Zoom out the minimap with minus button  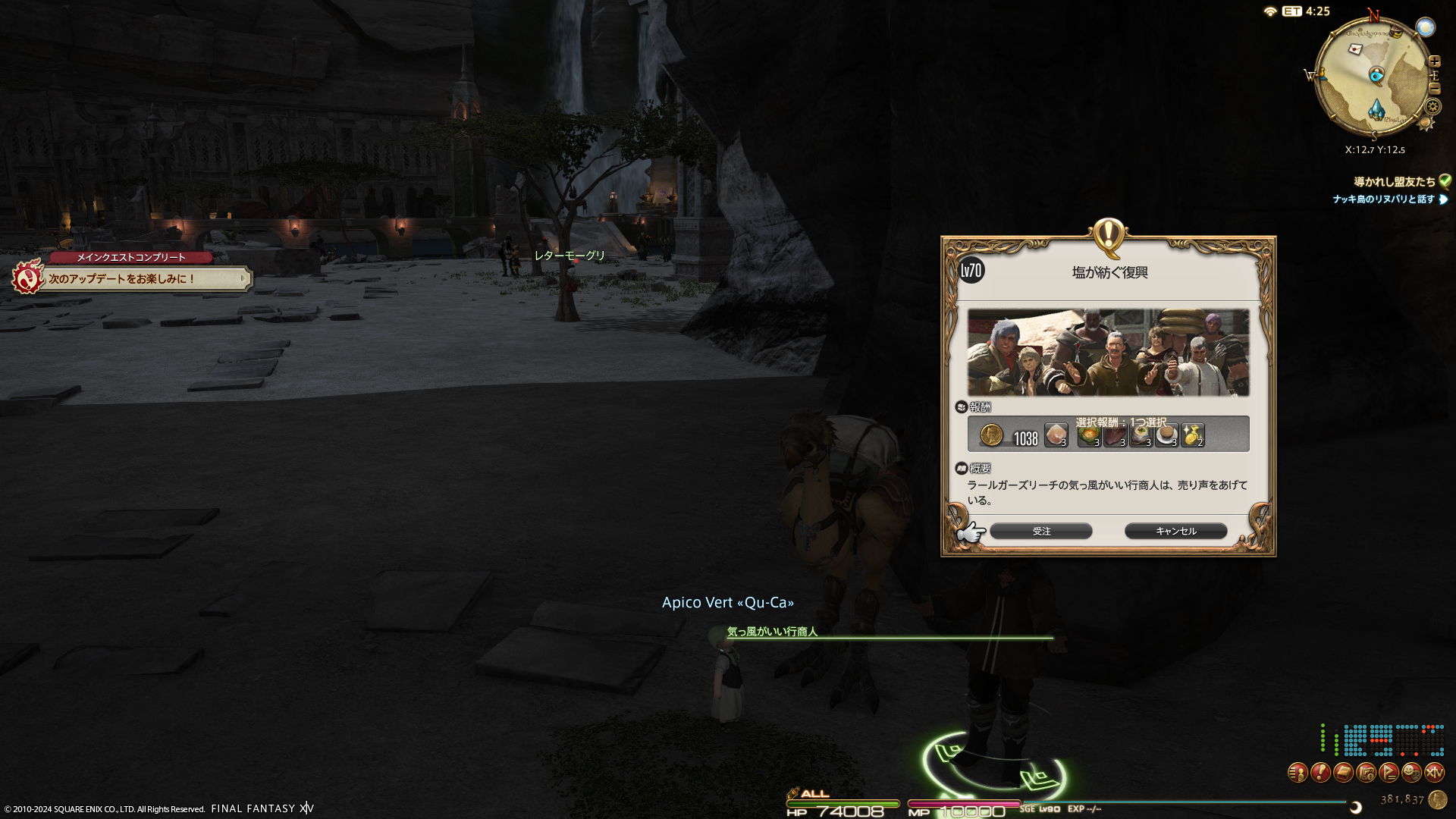1434,89
